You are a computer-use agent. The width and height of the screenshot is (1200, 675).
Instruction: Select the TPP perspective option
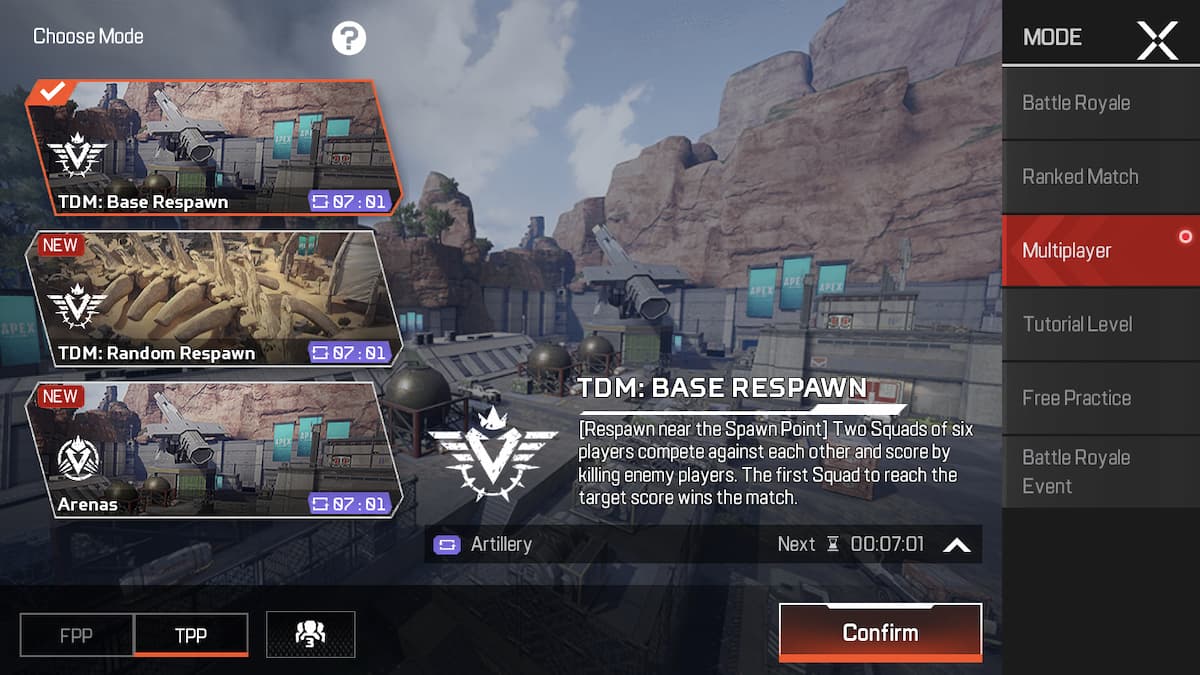coord(191,635)
